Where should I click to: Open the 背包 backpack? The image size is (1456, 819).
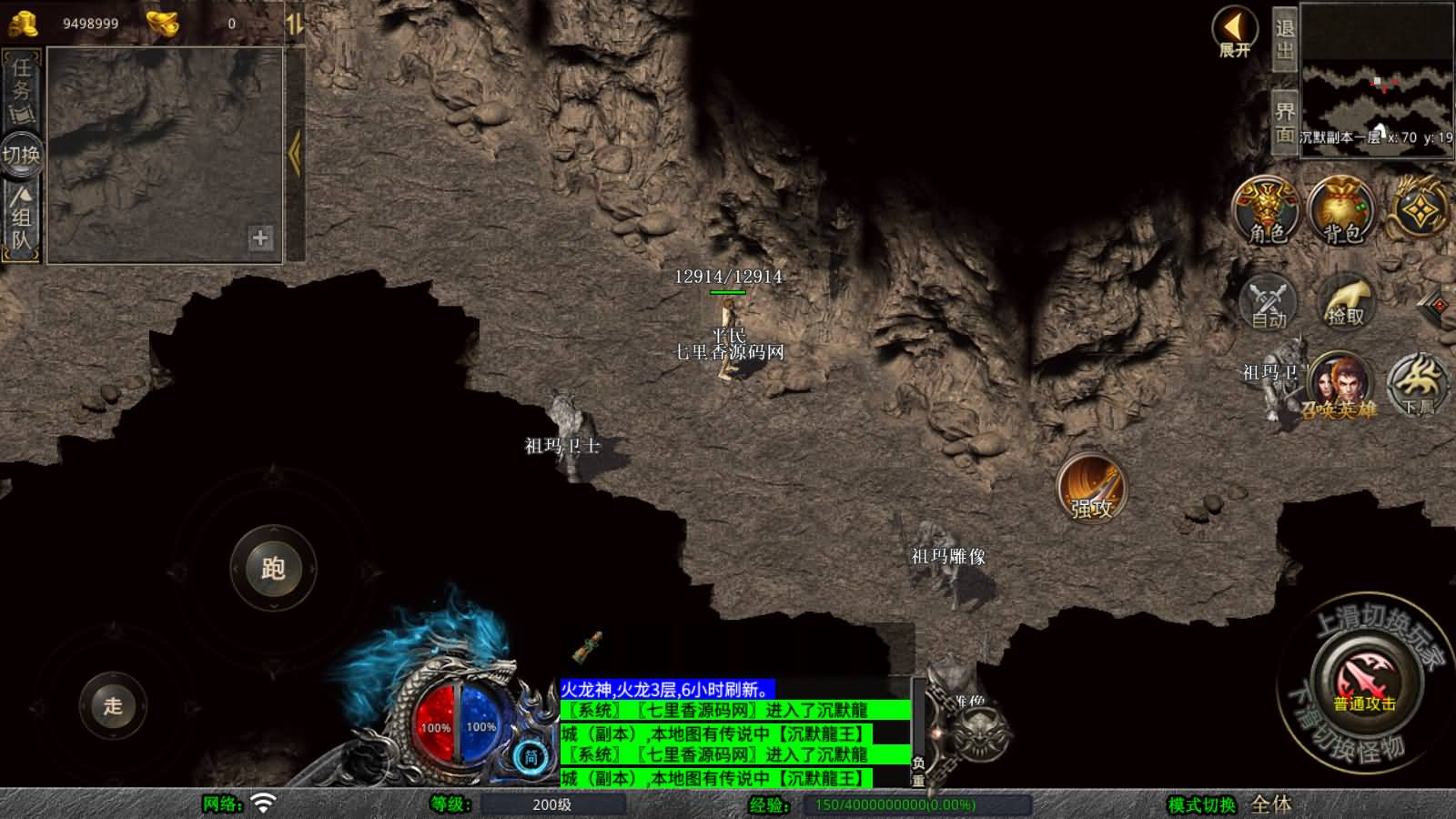point(1341,211)
